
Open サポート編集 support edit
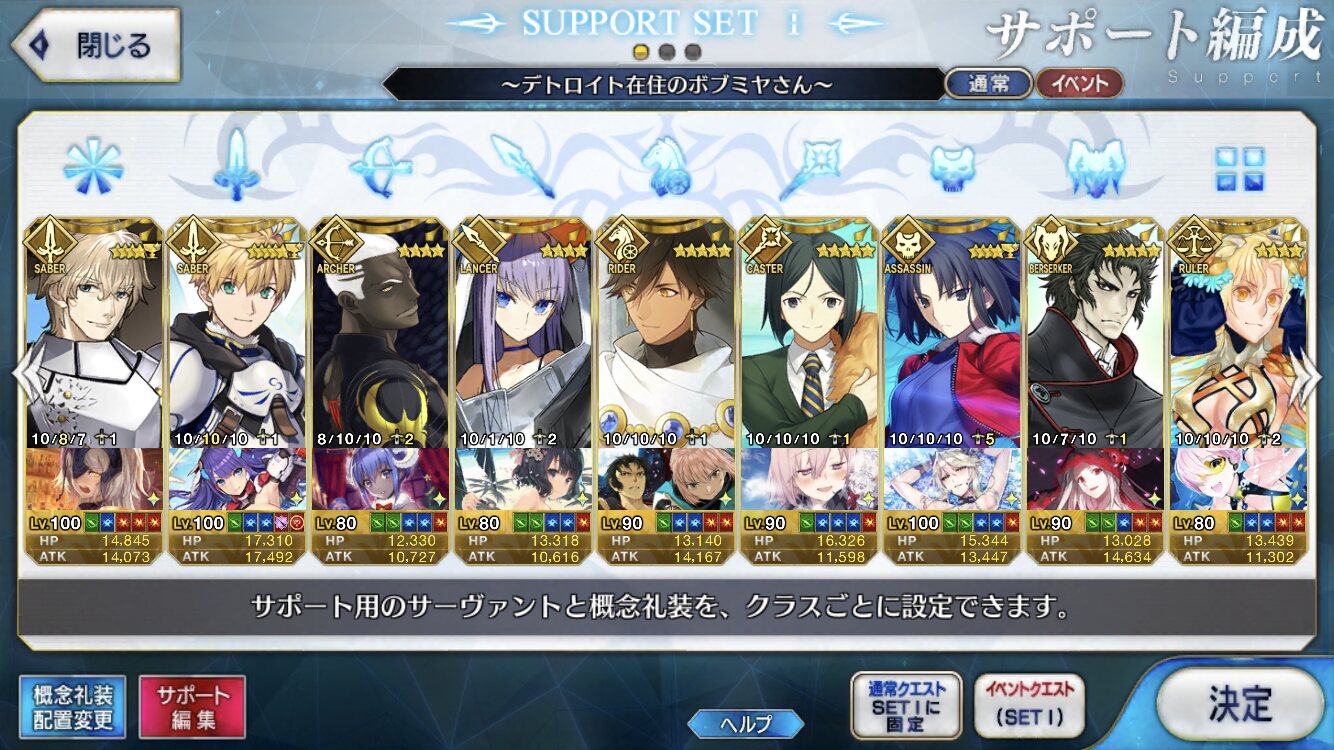192,706
